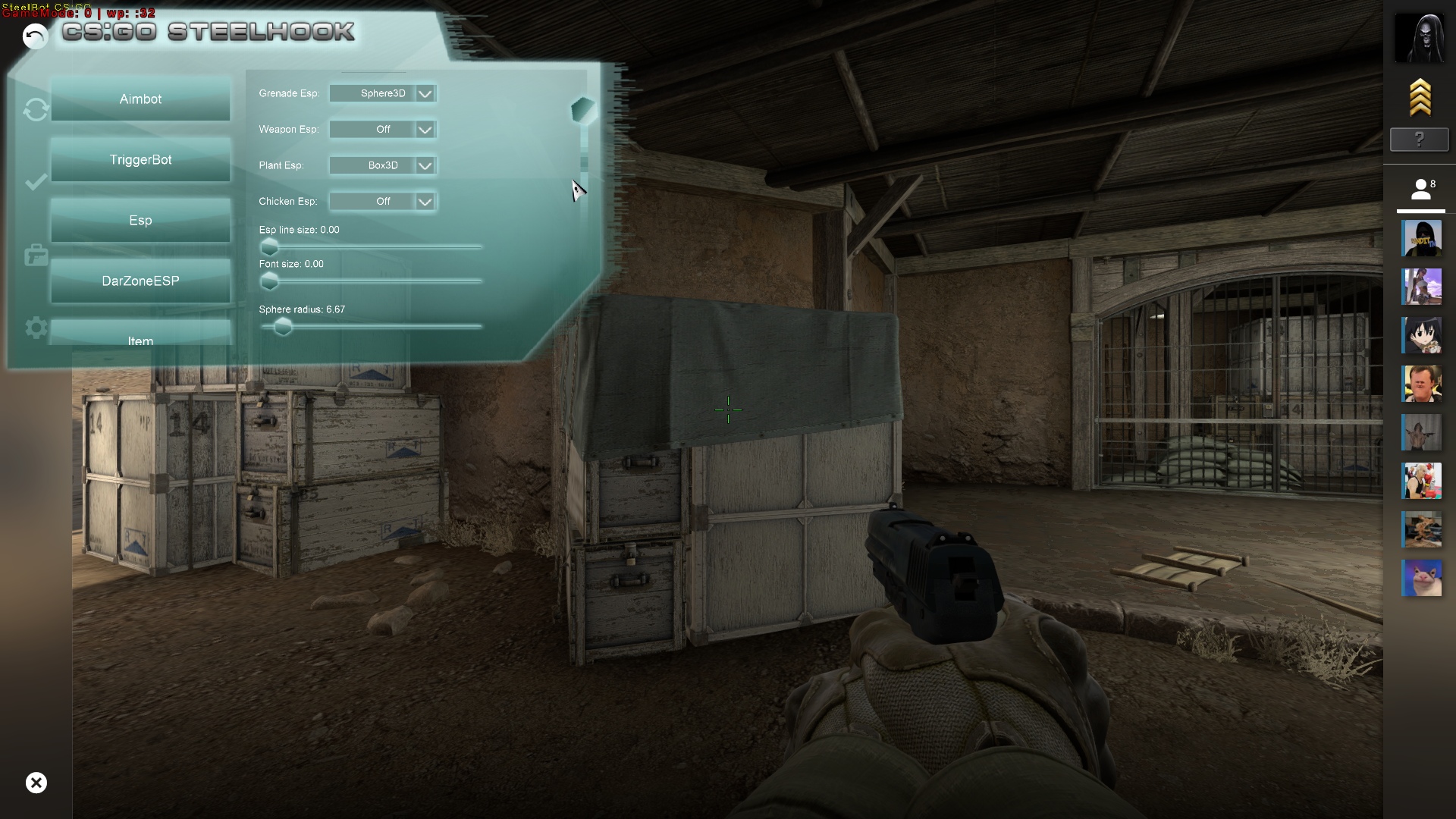Click the checkmark icon in sidebar
The image size is (1456, 819).
click(x=36, y=182)
